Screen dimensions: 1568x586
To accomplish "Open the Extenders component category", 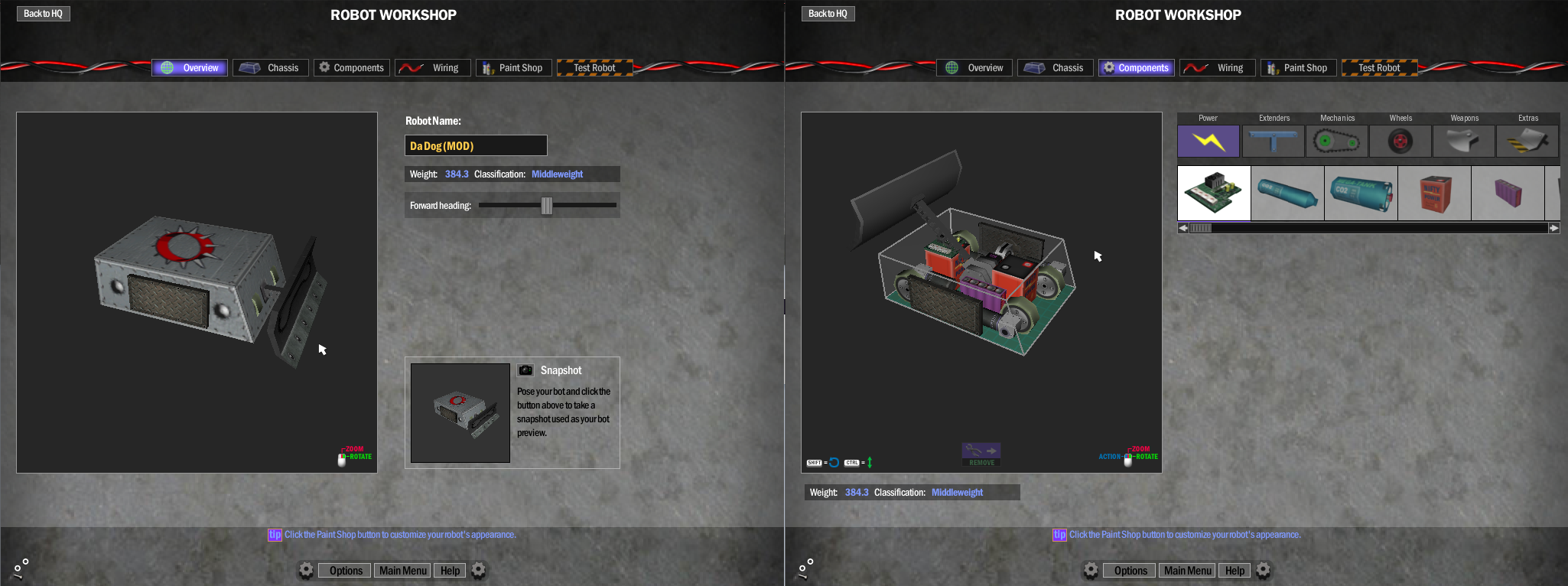I will point(1273,142).
